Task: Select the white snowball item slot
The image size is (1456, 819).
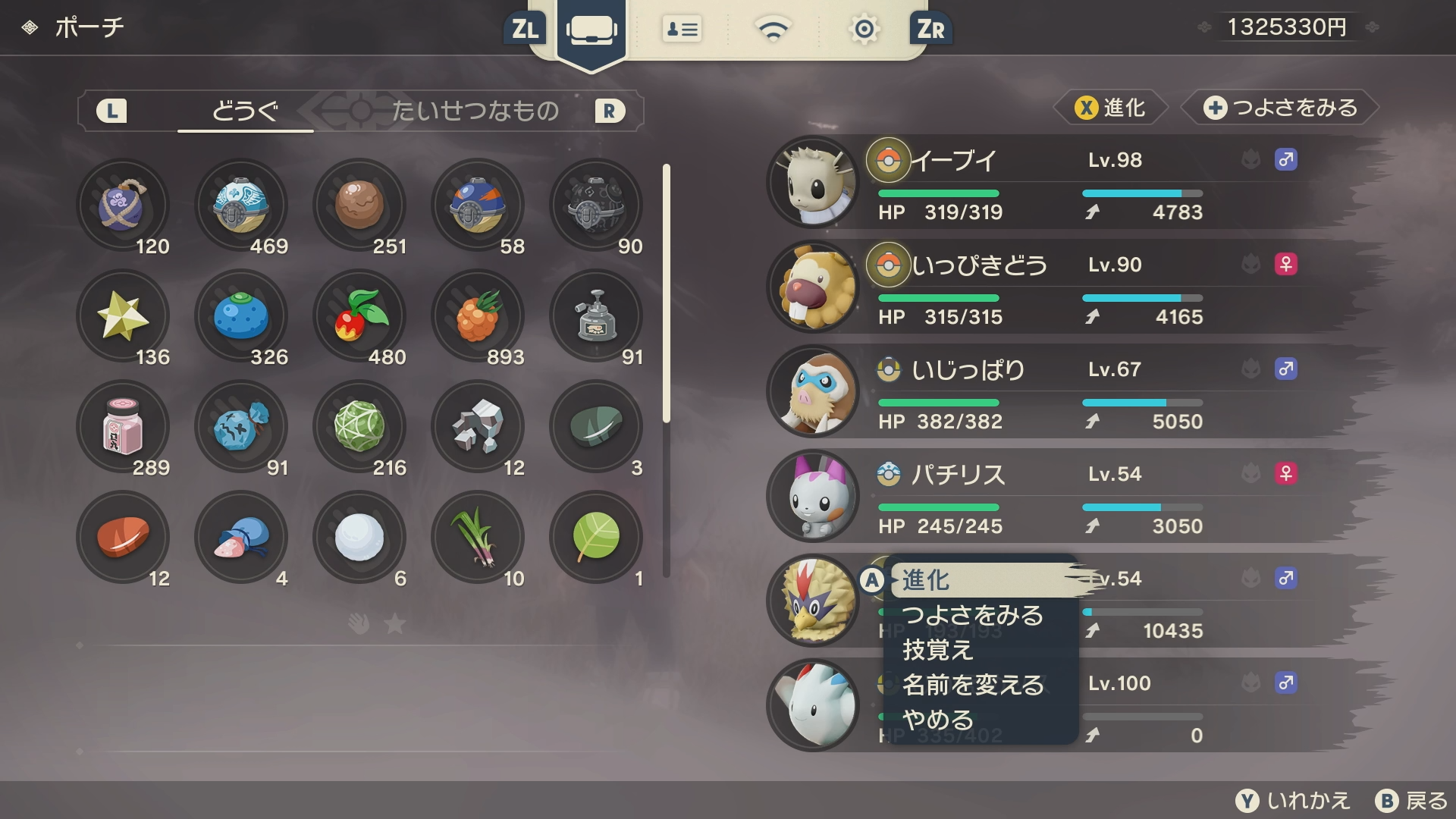Action: pyautogui.click(x=359, y=538)
